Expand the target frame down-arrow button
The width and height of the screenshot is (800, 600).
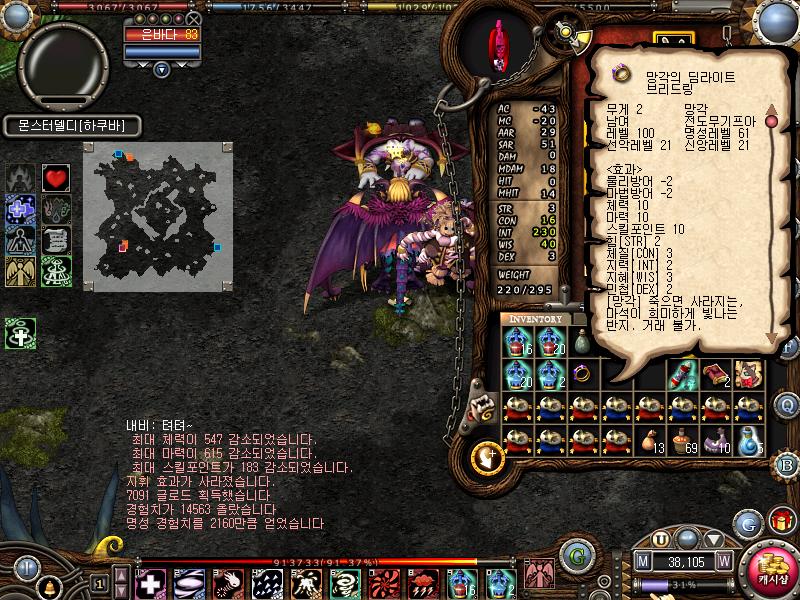[162, 69]
